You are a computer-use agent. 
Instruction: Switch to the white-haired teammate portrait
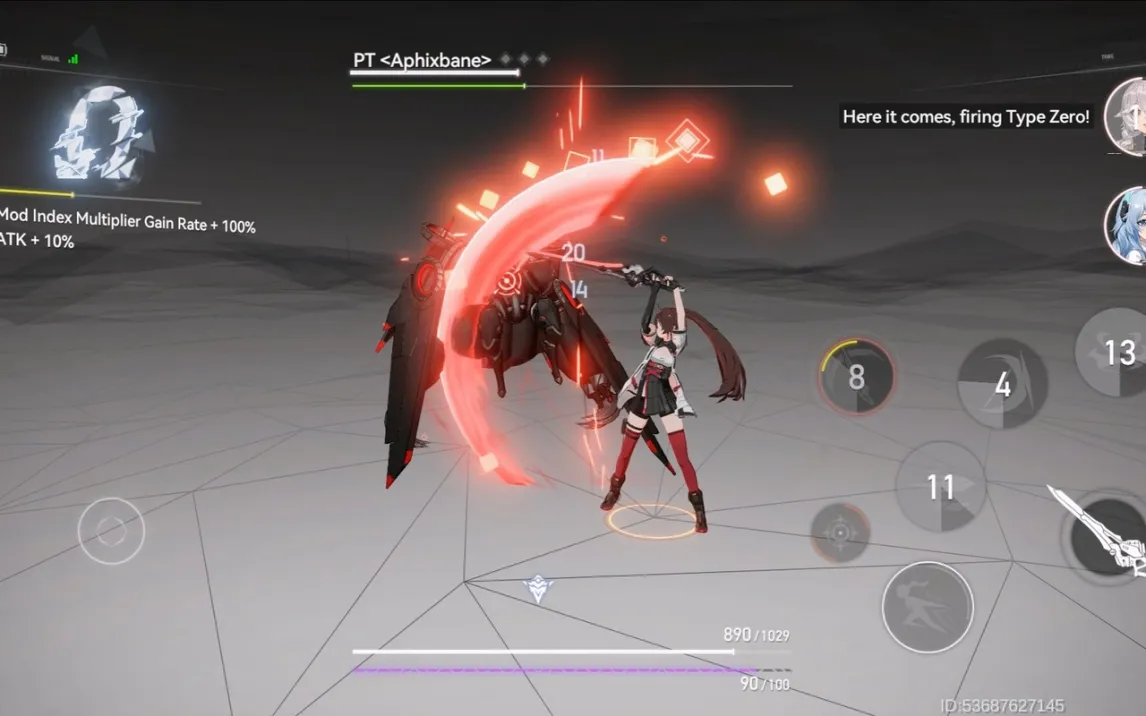(x=1127, y=117)
